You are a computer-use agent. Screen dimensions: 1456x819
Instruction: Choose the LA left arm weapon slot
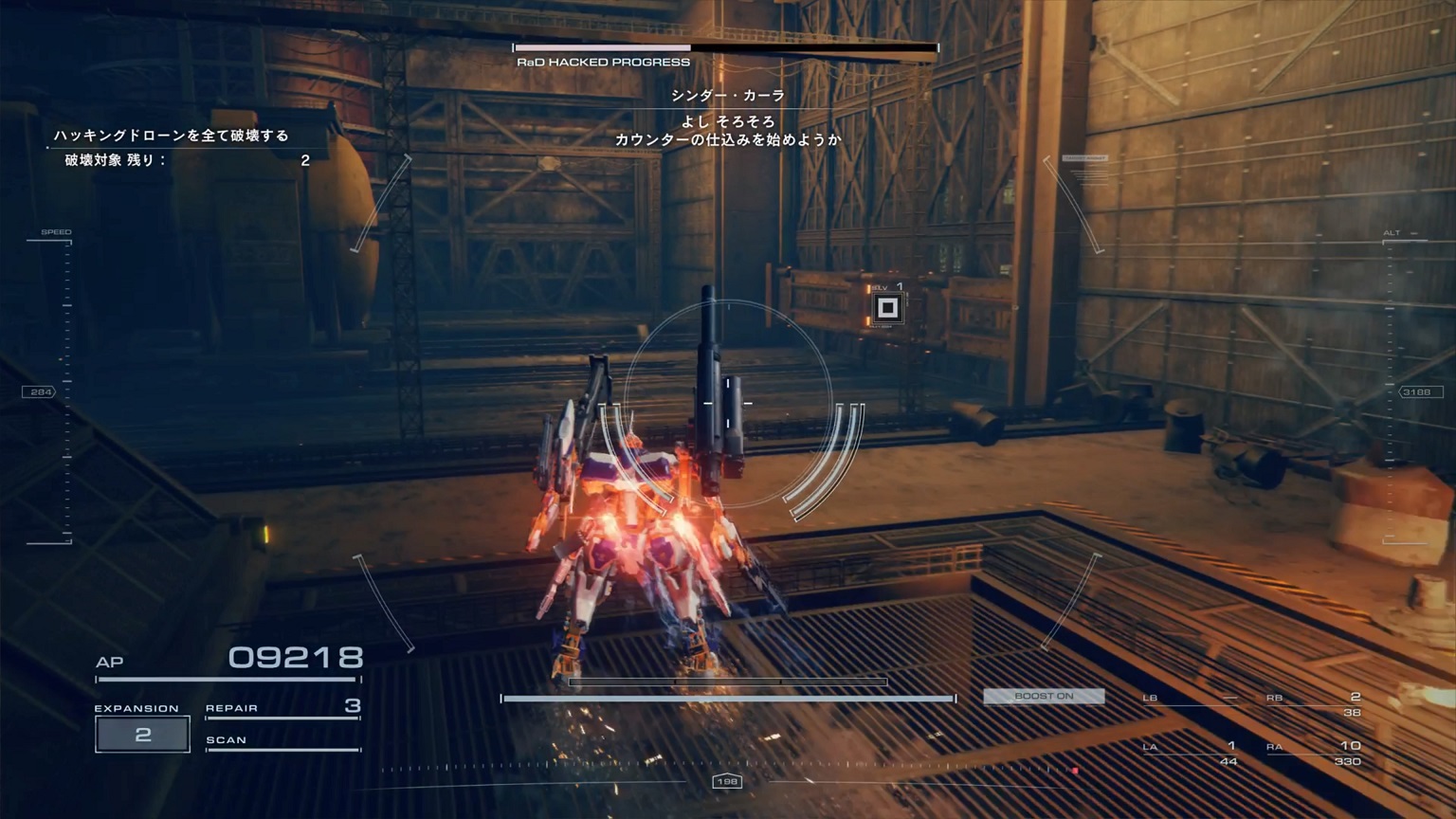click(1191, 752)
